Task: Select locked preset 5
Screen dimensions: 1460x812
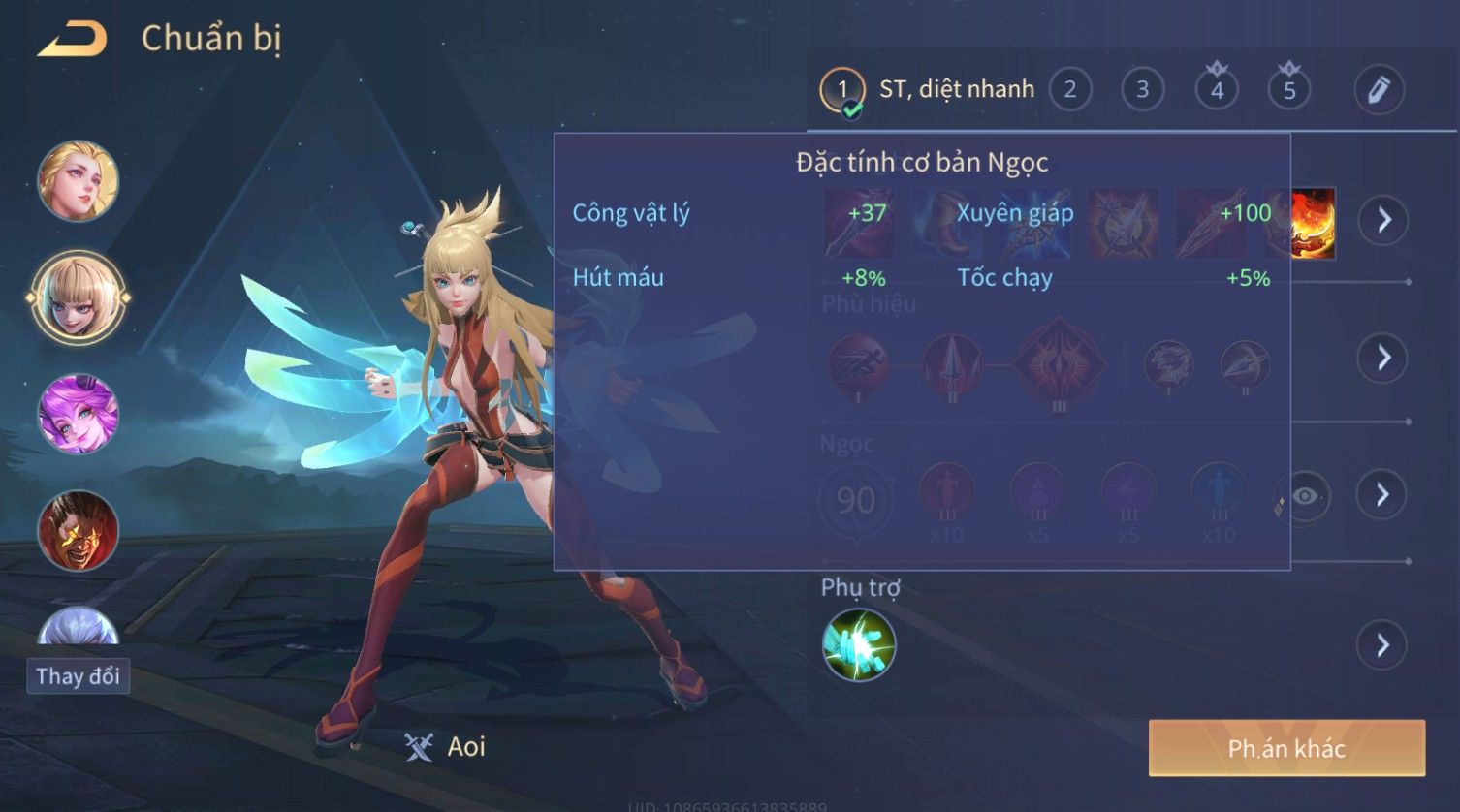Action: point(1289,90)
